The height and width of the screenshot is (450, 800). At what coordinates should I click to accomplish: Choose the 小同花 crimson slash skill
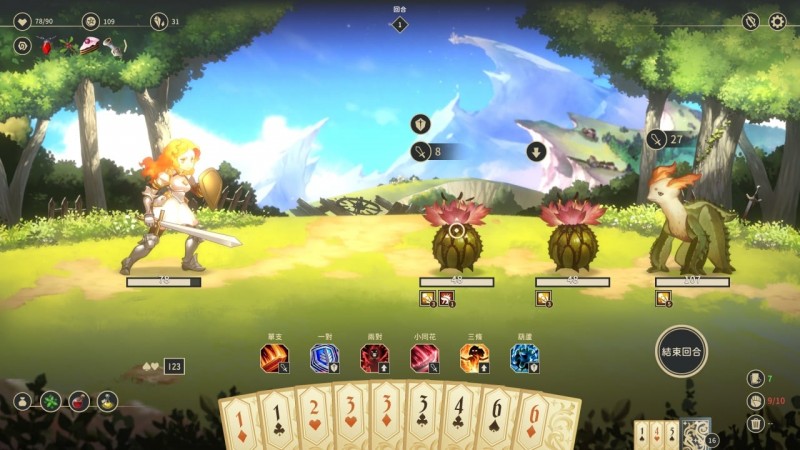[x=425, y=358]
